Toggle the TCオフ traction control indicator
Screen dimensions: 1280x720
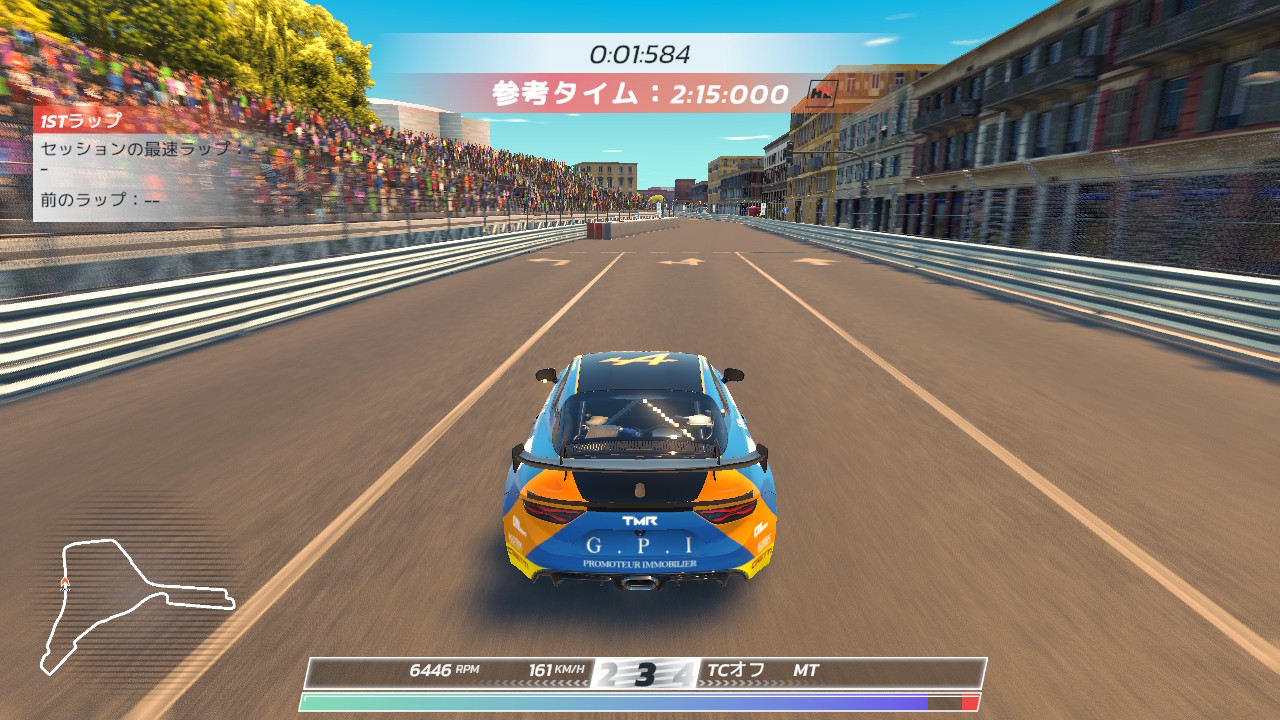click(736, 670)
